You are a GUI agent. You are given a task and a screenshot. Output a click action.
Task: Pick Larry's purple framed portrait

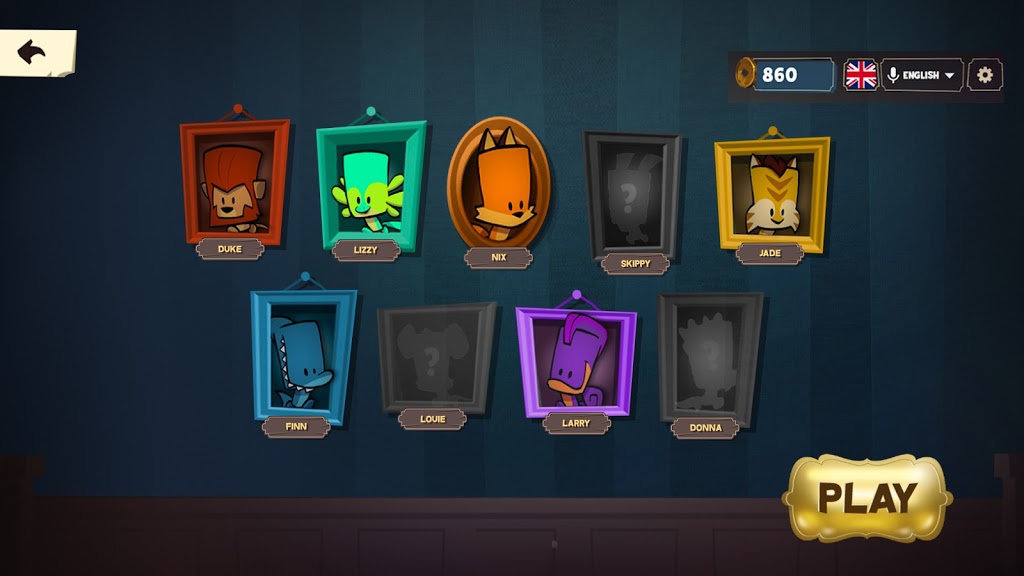coord(576,360)
